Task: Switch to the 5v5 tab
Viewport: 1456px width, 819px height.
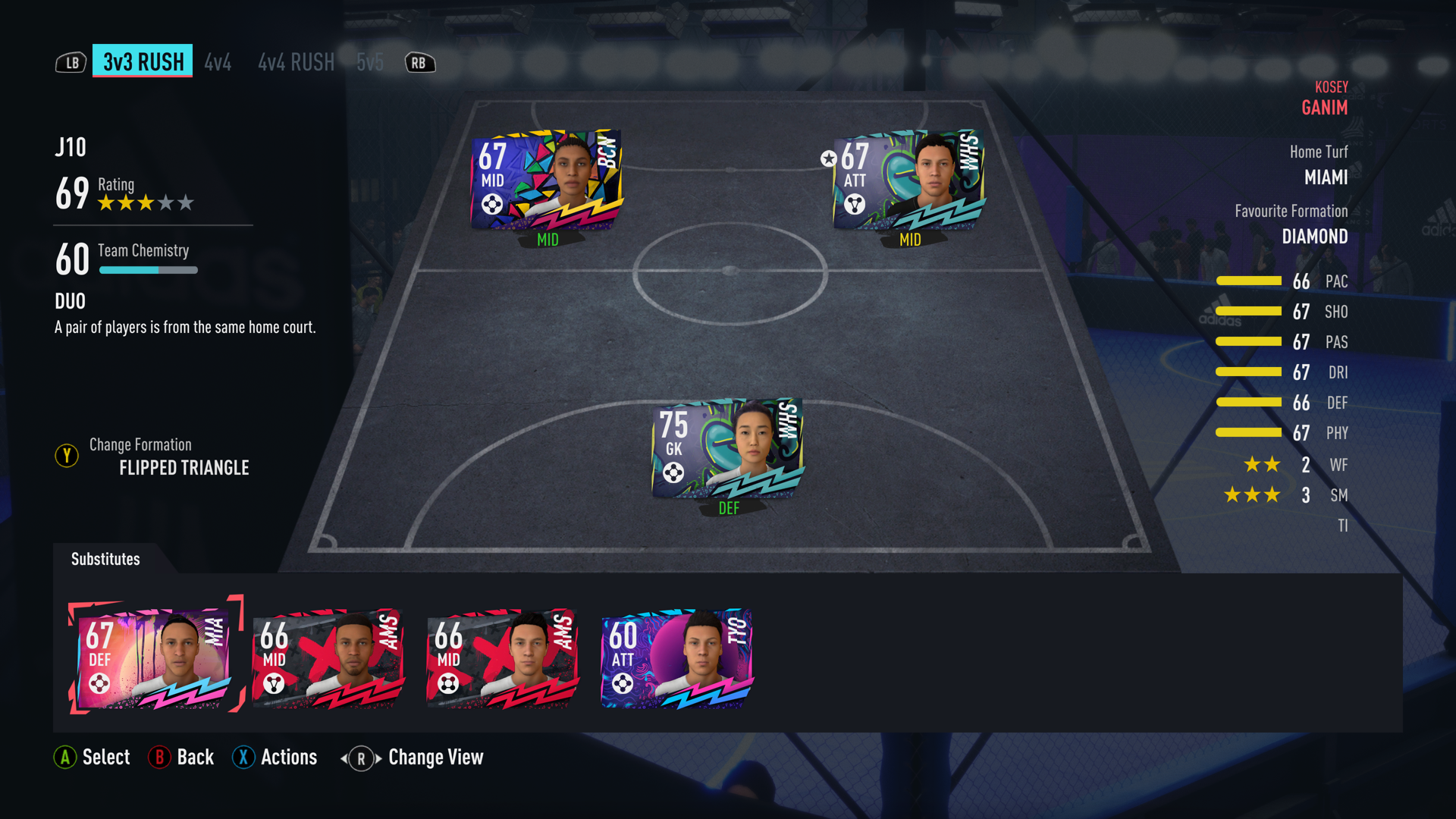Action: 370,62
